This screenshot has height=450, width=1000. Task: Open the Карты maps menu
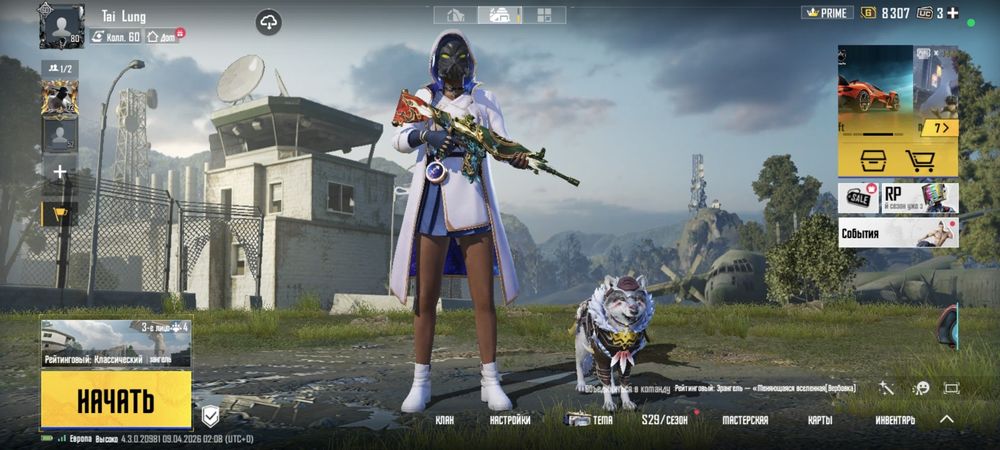[820, 421]
